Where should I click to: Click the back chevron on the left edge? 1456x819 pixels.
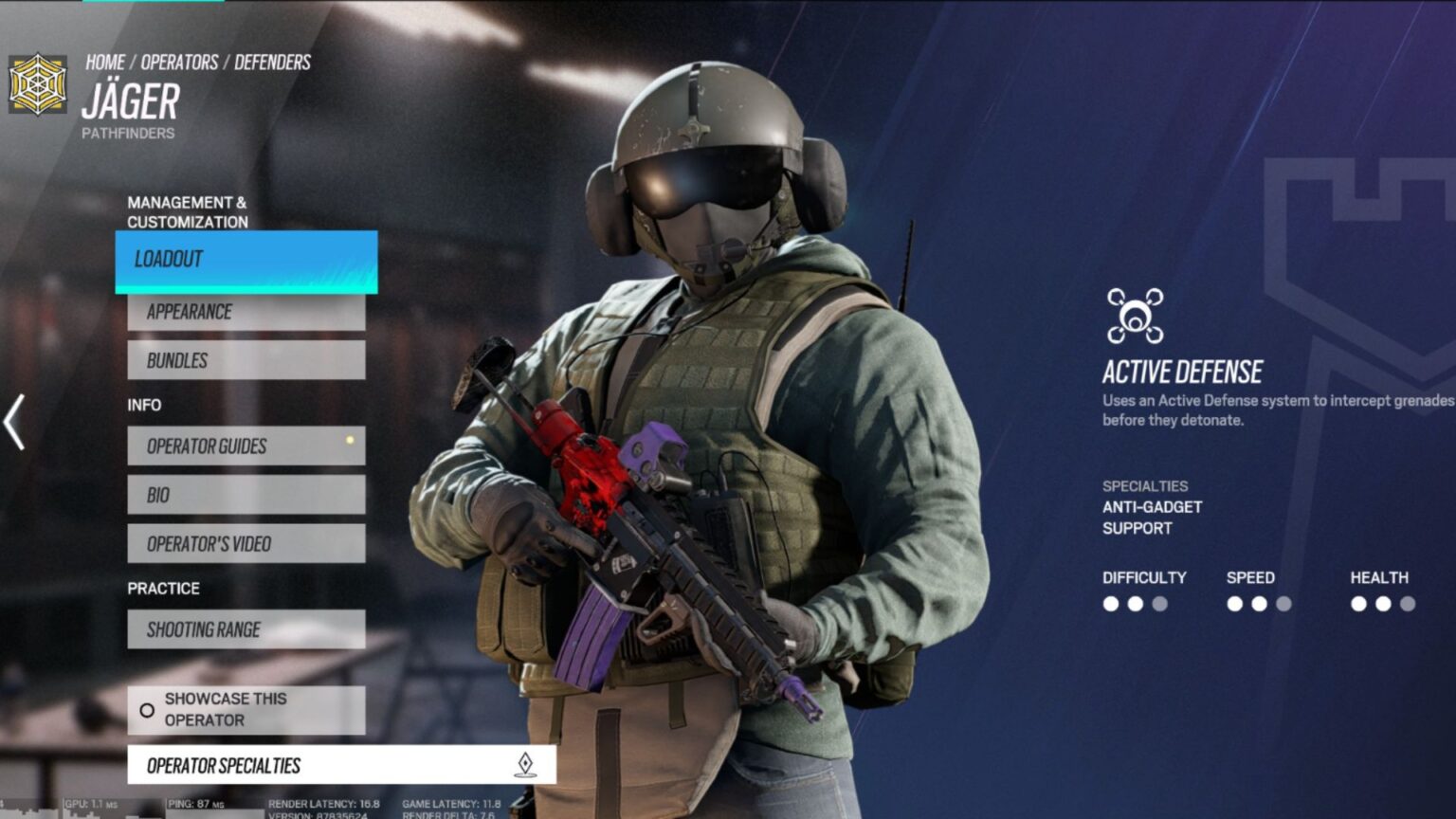[x=13, y=423]
